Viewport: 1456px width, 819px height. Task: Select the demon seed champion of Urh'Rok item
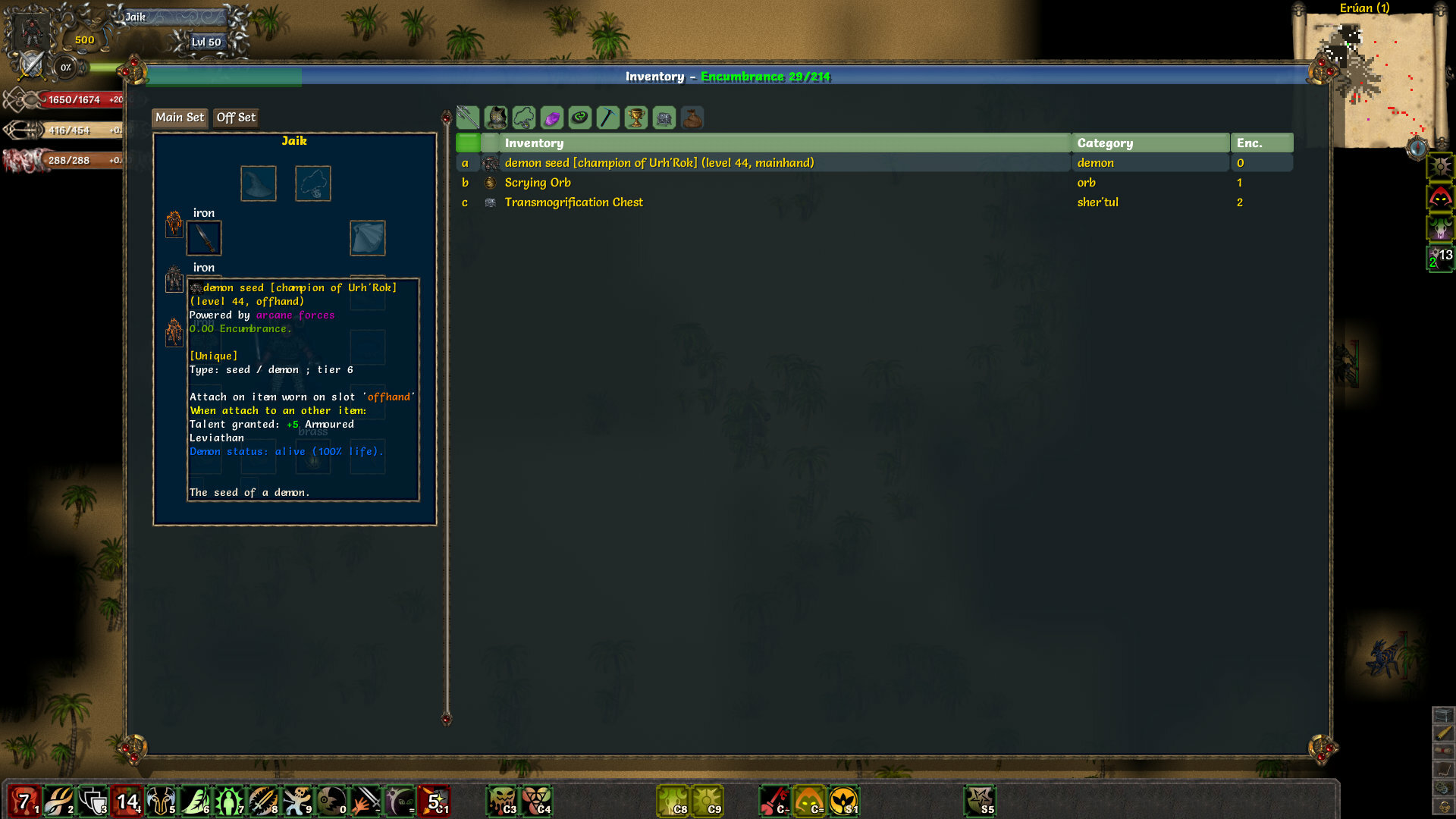tap(659, 162)
